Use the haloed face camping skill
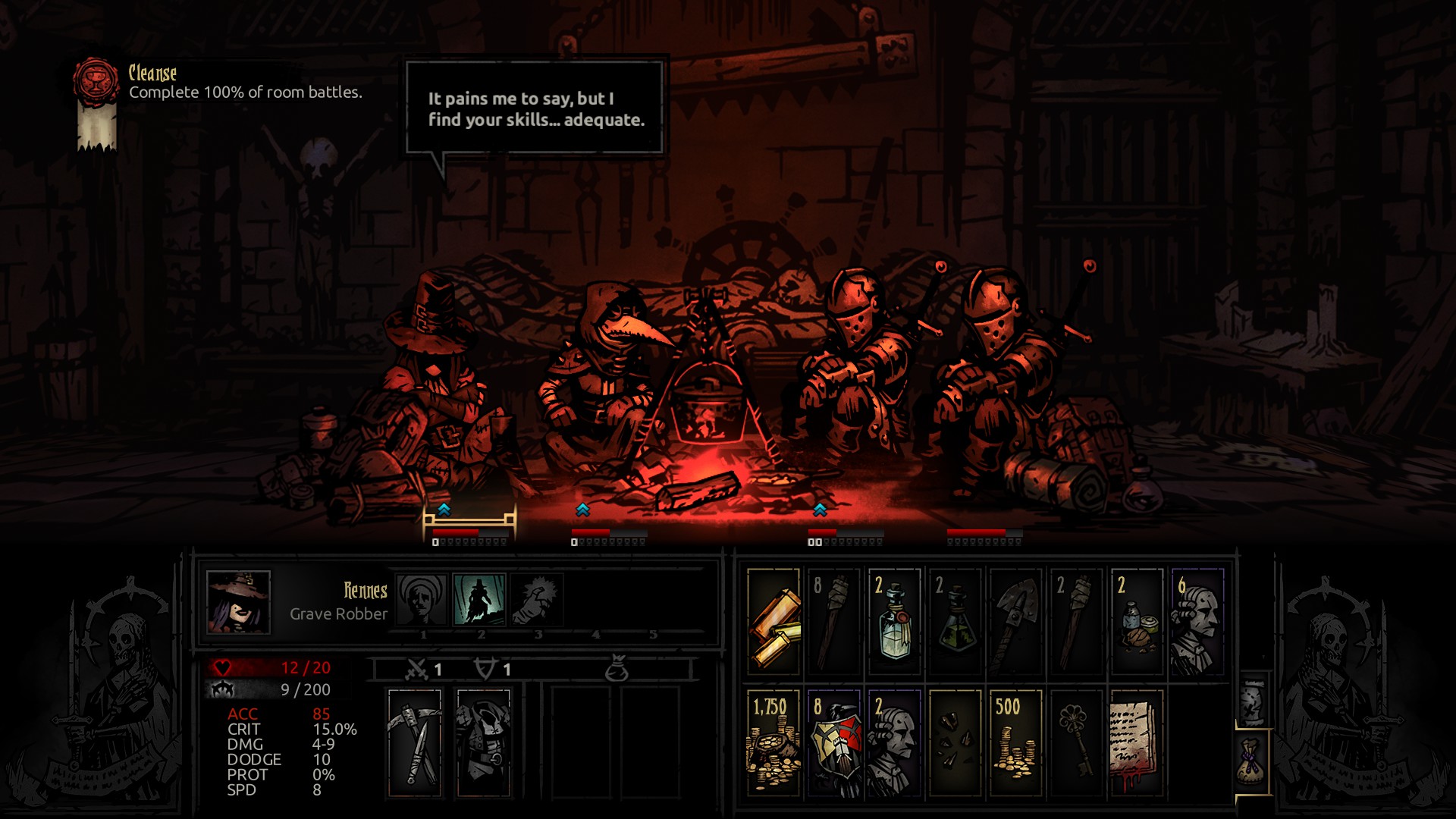The width and height of the screenshot is (1456, 819). click(x=422, y=600)
